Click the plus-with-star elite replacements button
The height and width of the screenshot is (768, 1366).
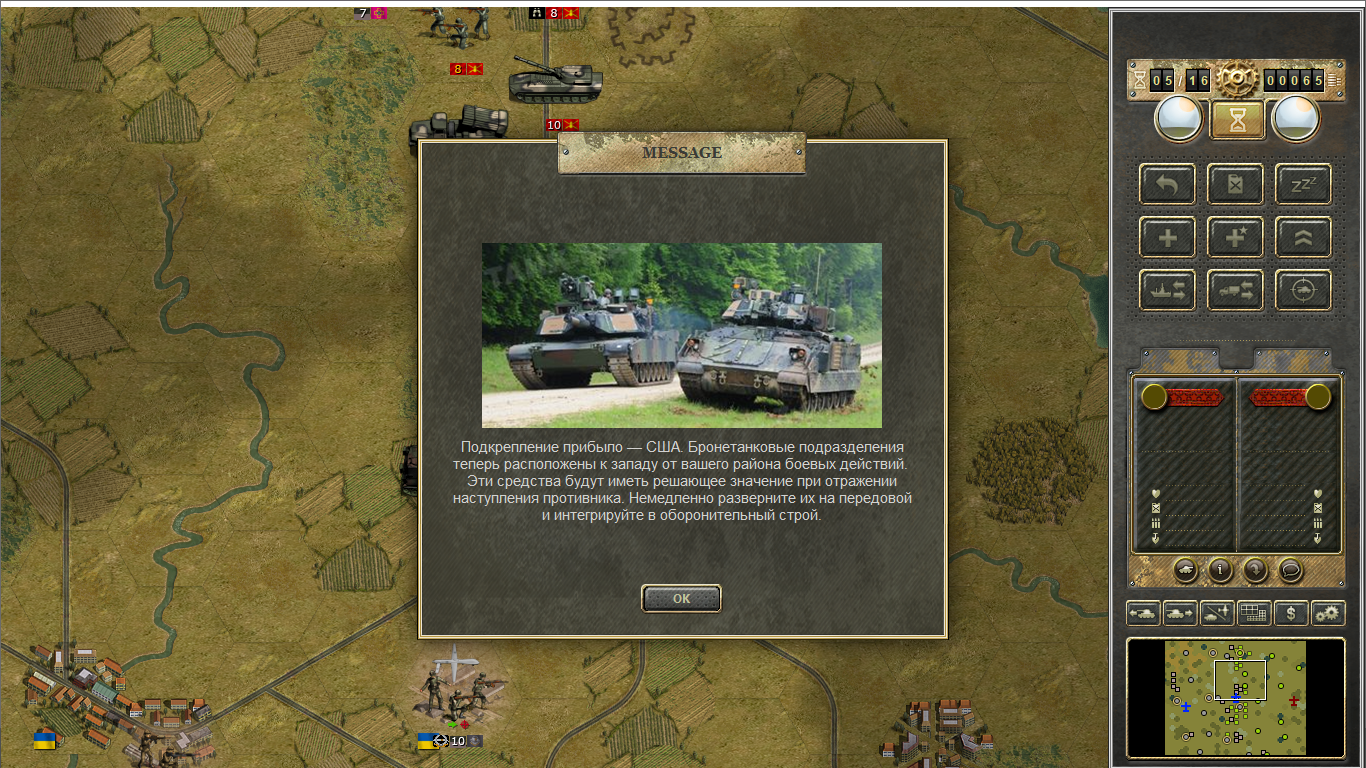[x=1235, y=238]
